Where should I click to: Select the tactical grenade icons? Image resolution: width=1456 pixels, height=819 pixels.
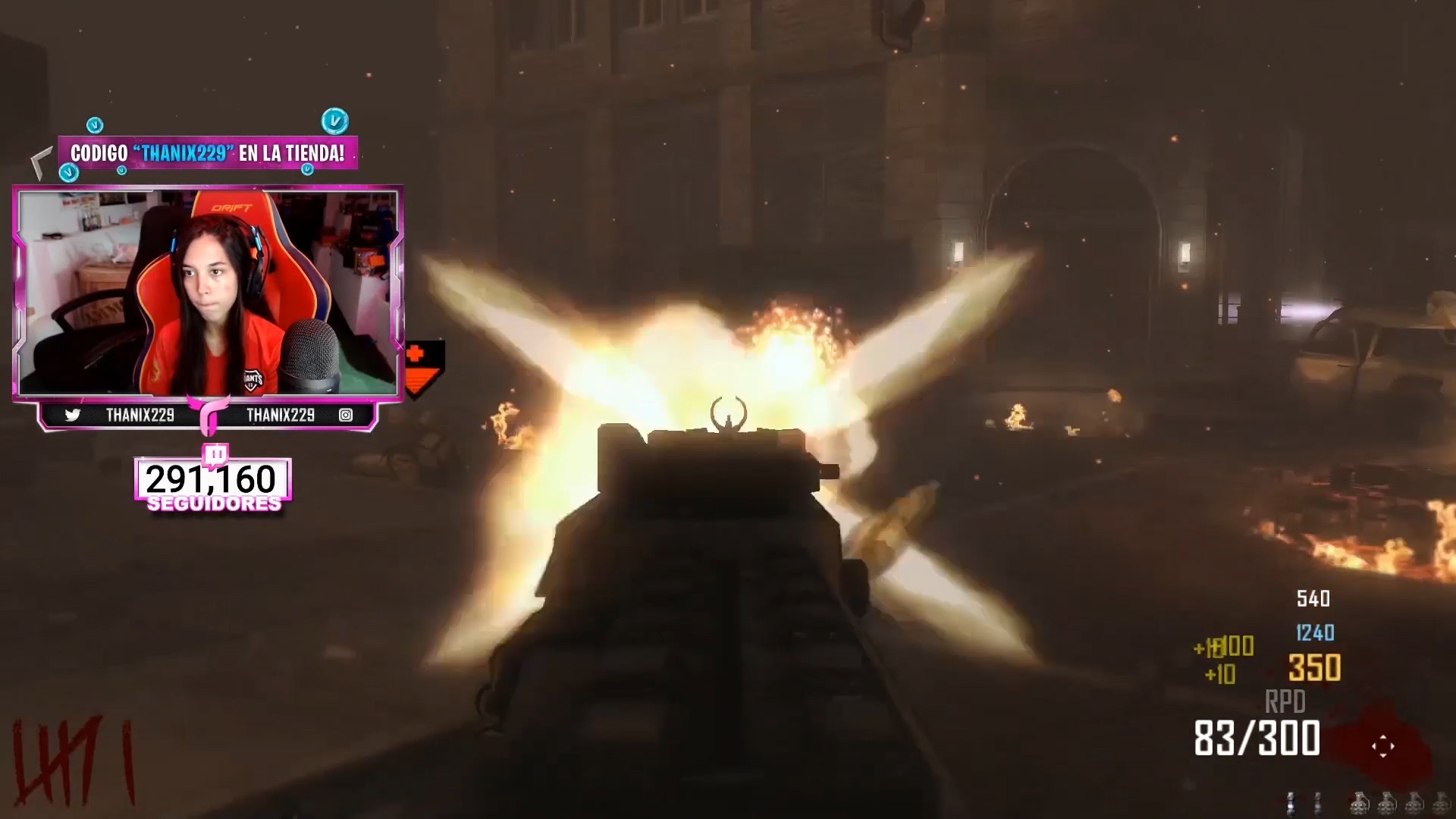[1304, 803]
